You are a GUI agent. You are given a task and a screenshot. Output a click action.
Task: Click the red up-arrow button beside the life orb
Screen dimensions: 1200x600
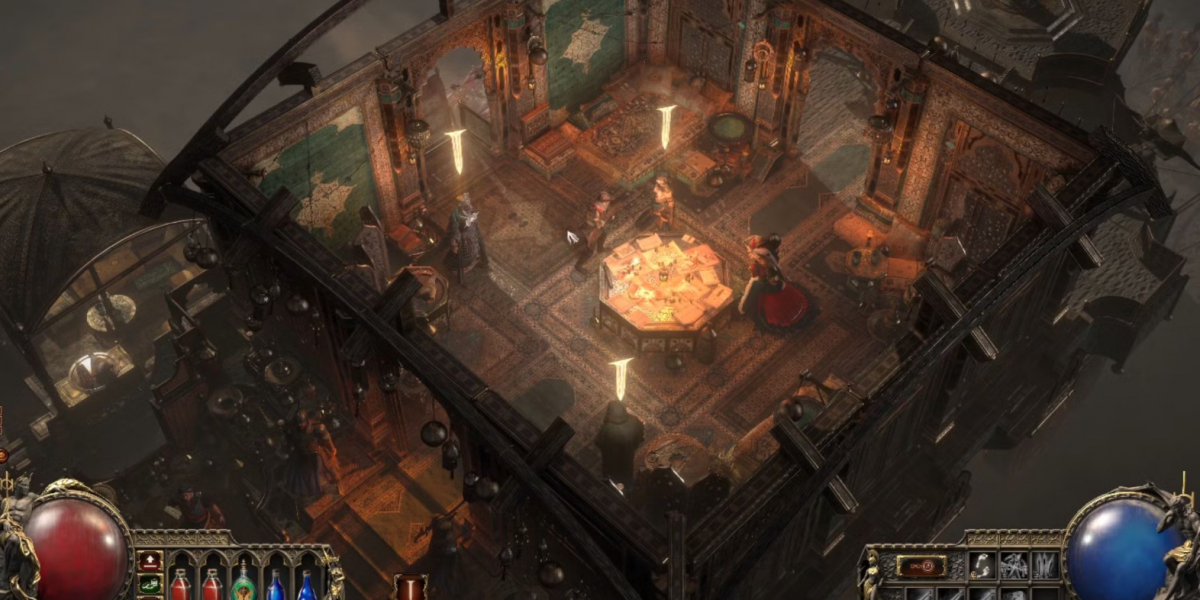click(x=150, y=561)
